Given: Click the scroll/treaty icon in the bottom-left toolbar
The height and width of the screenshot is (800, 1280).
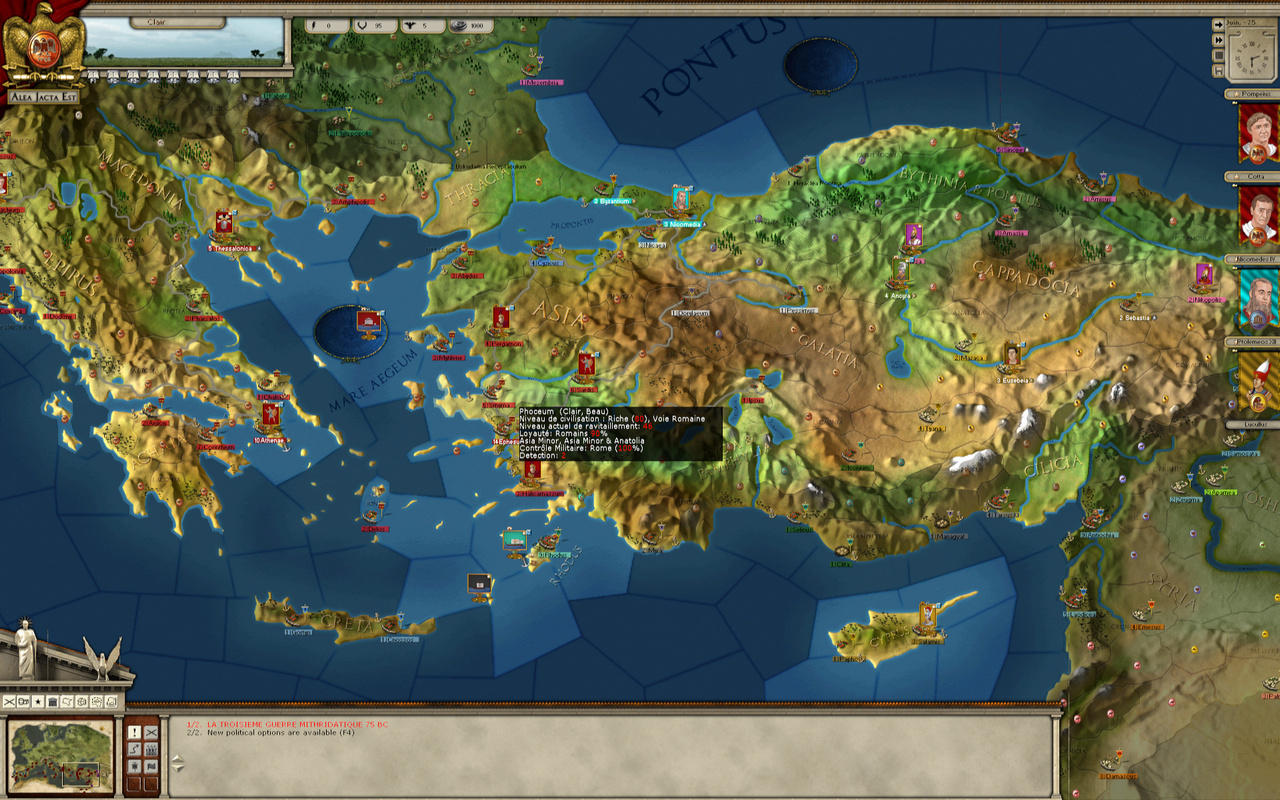Looking at the screenshot, I should point(67,701).
